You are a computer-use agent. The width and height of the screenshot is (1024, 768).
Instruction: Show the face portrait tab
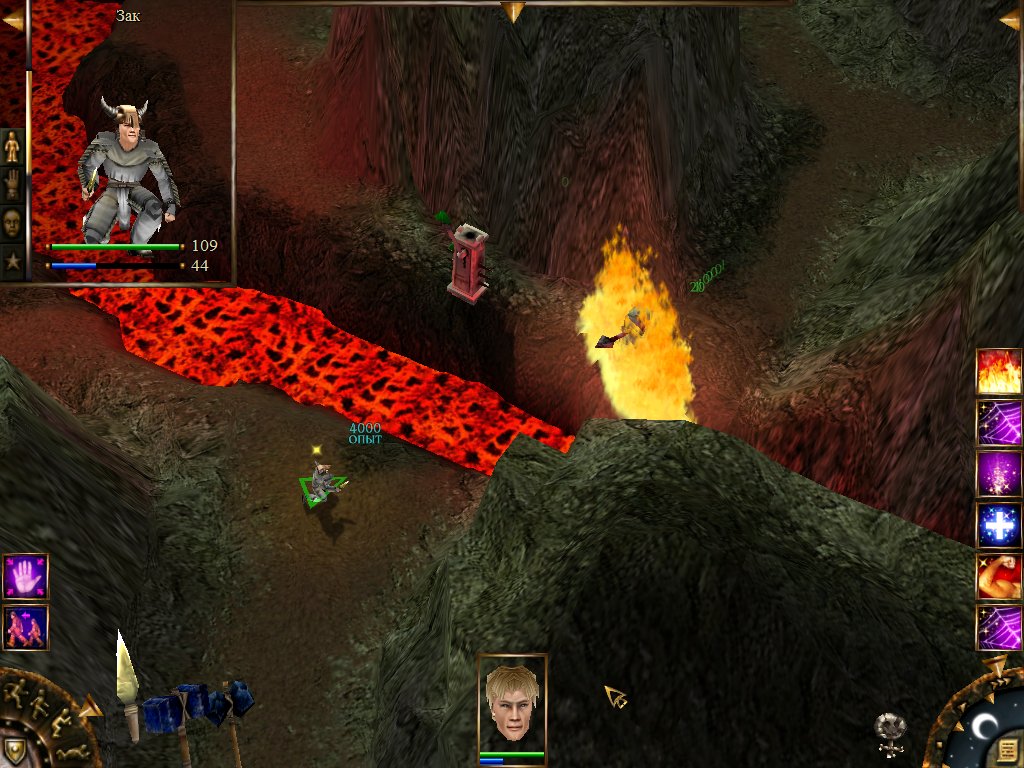click(12, 223)
